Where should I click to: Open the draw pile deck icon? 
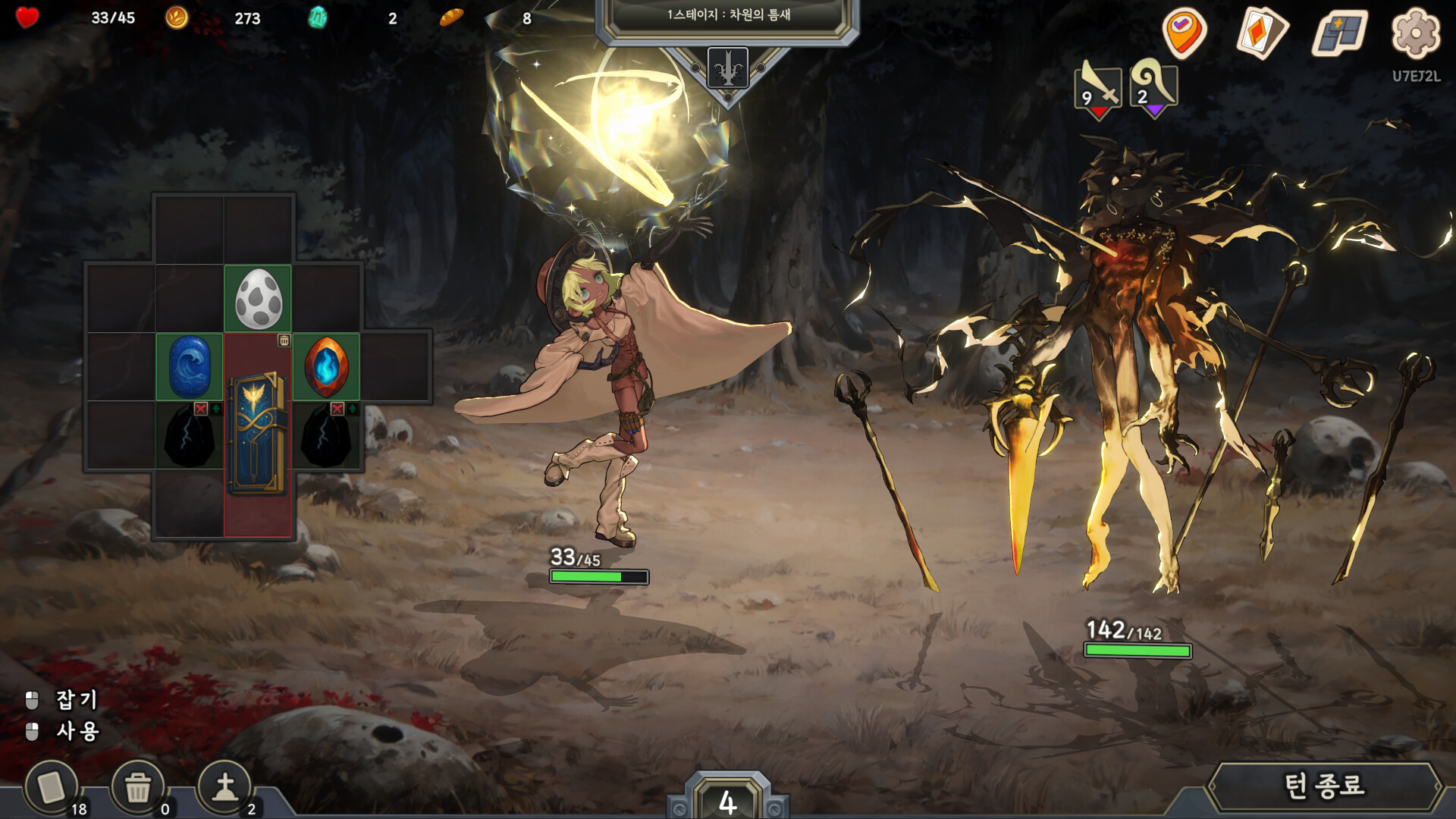(x=52, y=788)
